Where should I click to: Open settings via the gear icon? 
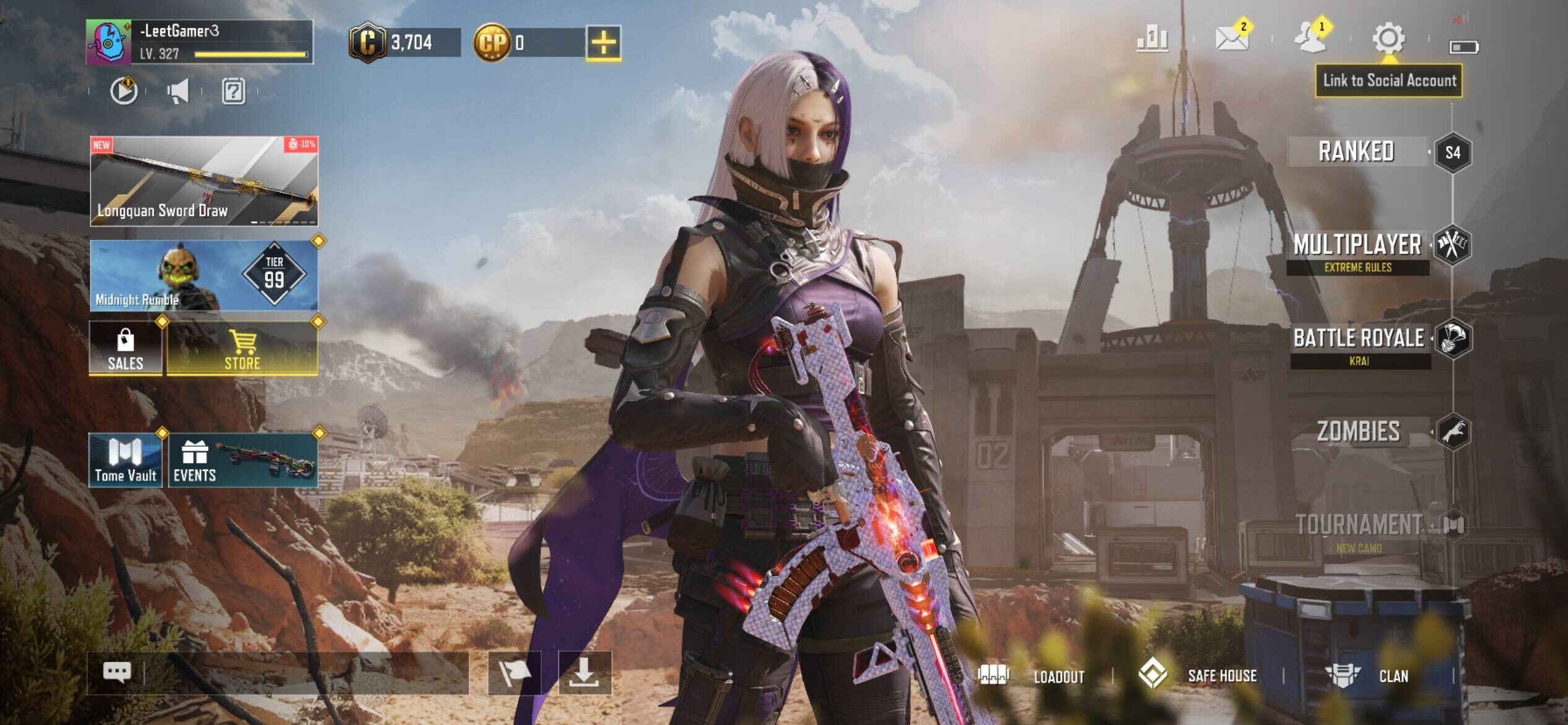point(1388,38)
